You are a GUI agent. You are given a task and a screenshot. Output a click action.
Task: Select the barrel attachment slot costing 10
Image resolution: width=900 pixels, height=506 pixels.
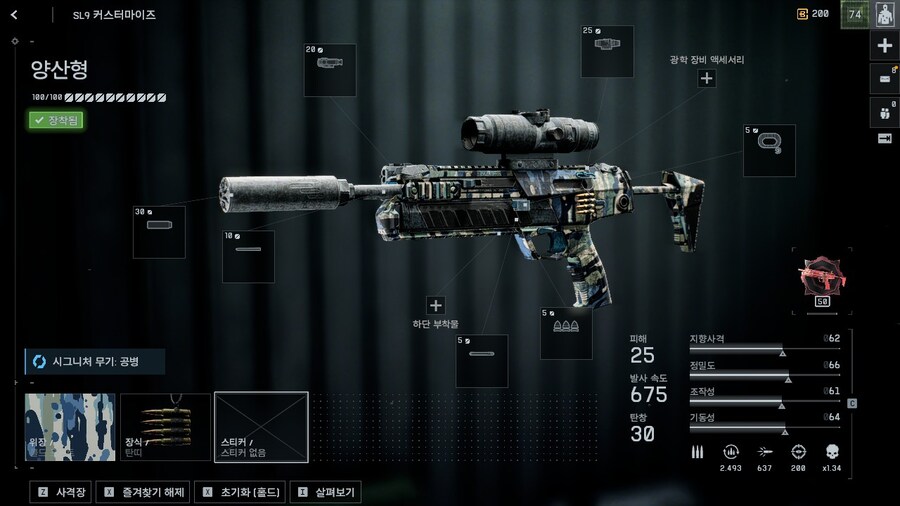tap(248, 256)
